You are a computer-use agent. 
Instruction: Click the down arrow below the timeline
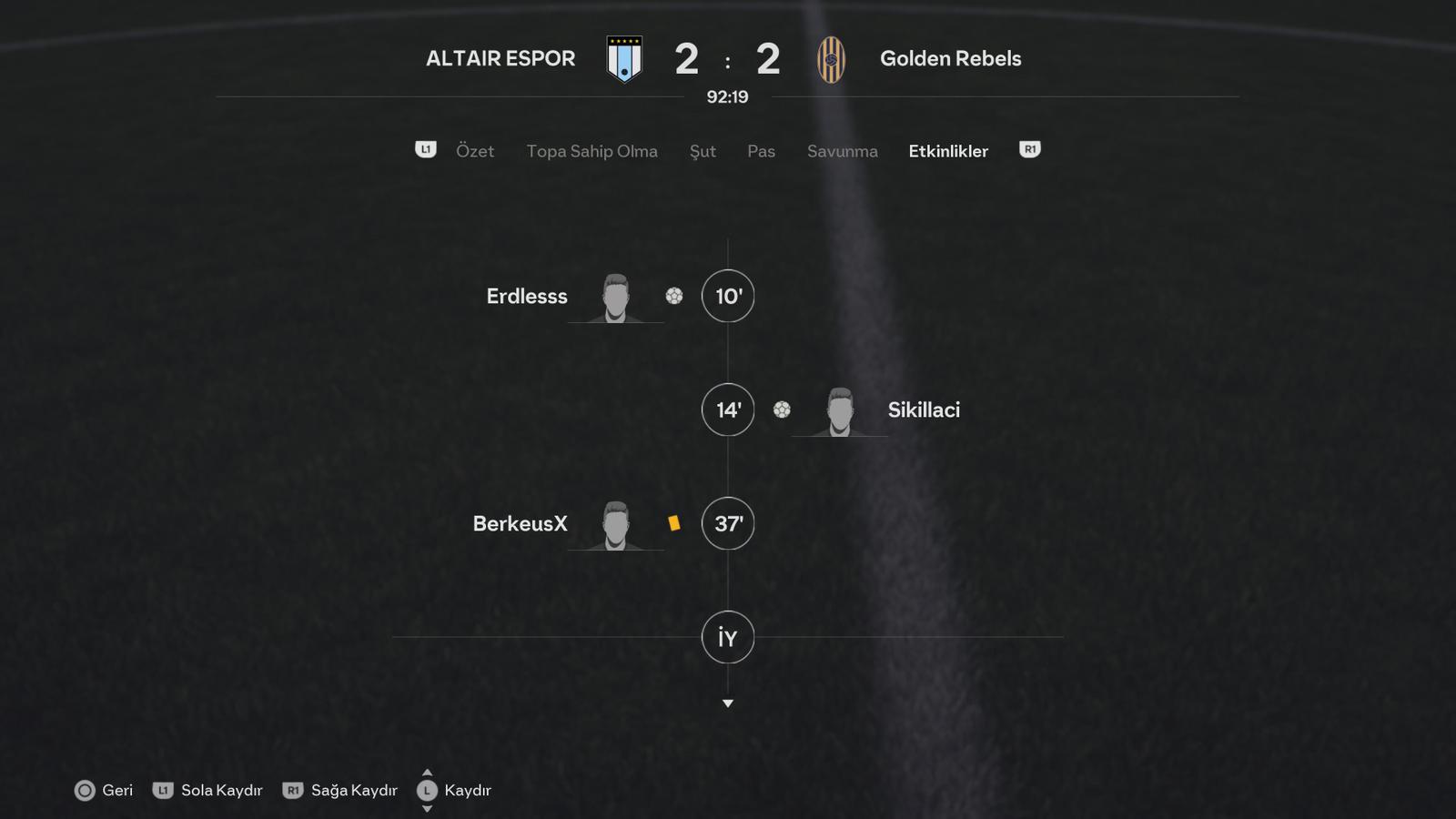[x=728, y=703]
